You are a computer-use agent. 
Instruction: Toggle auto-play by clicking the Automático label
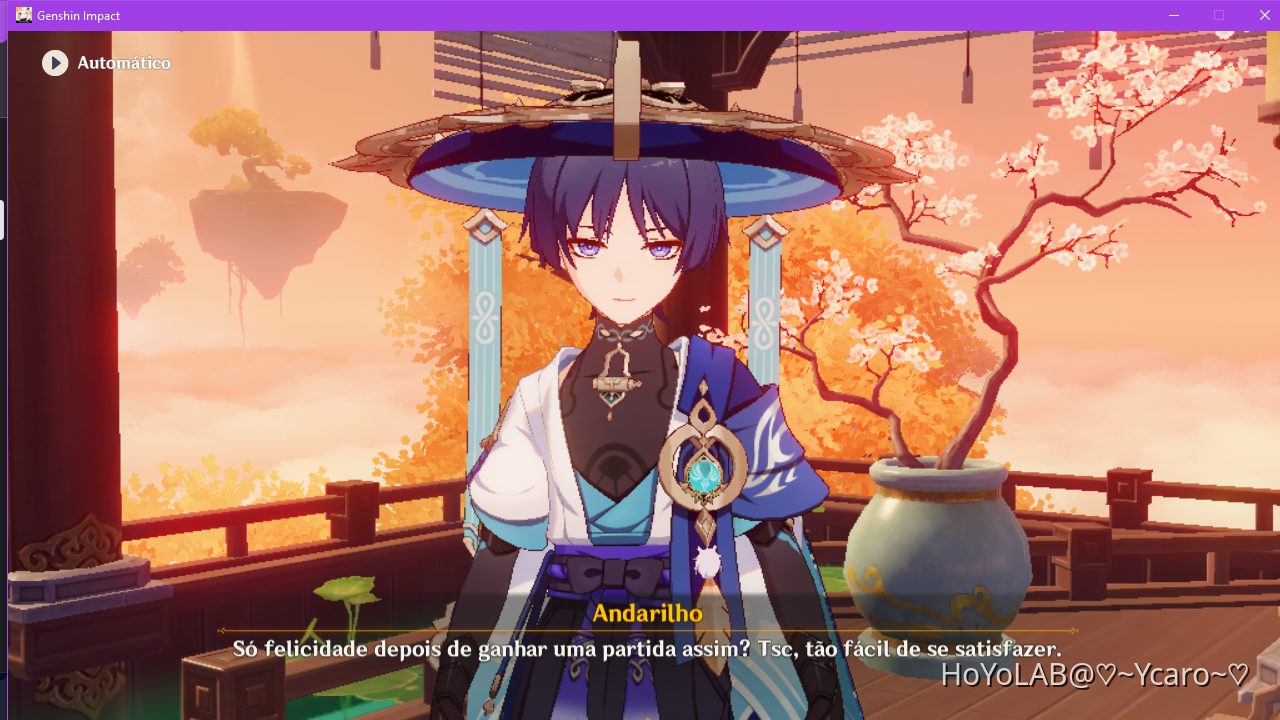click(x=125, y=62)
